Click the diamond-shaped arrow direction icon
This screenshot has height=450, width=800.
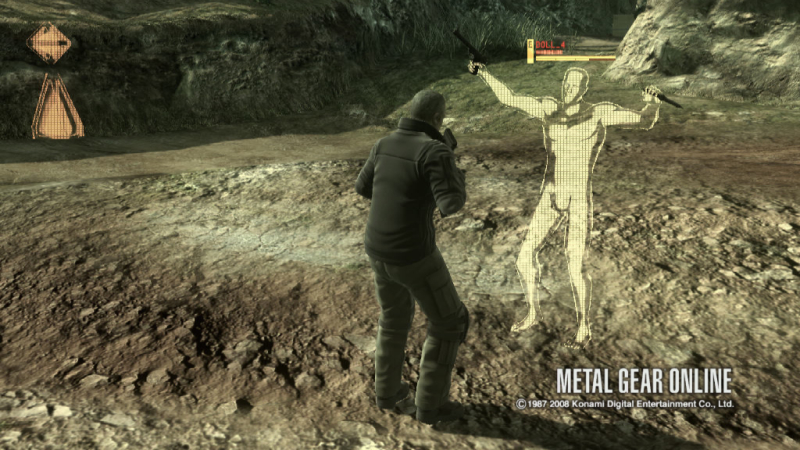(49, 43)
